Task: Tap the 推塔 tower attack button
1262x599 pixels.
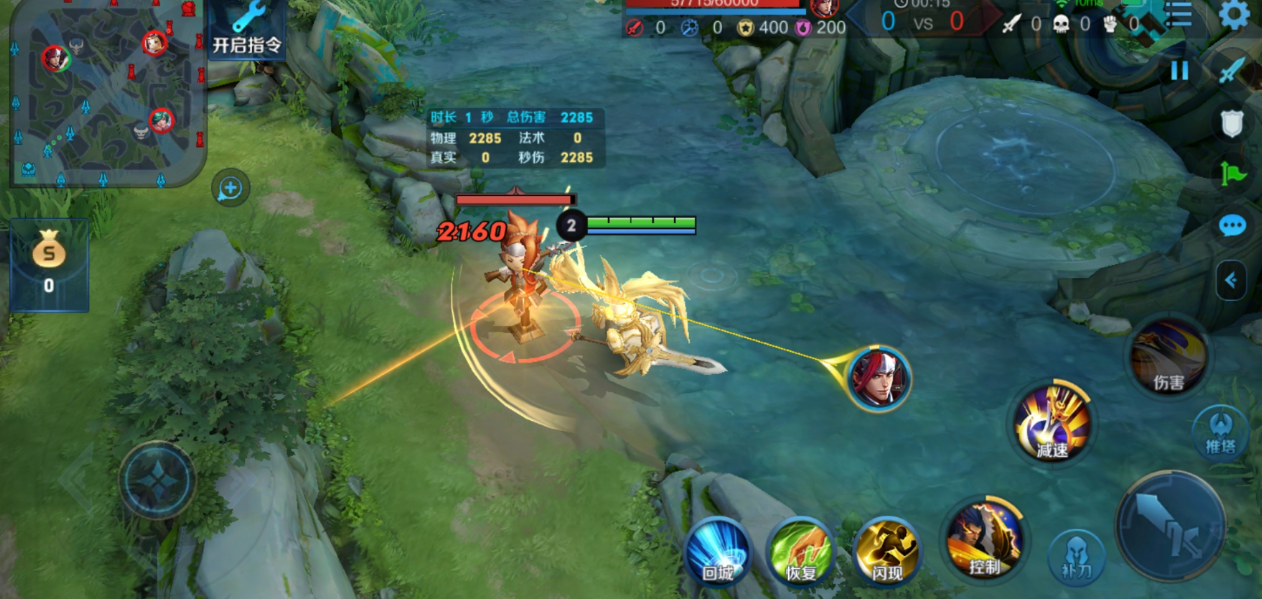Action: coord(1221,432)
